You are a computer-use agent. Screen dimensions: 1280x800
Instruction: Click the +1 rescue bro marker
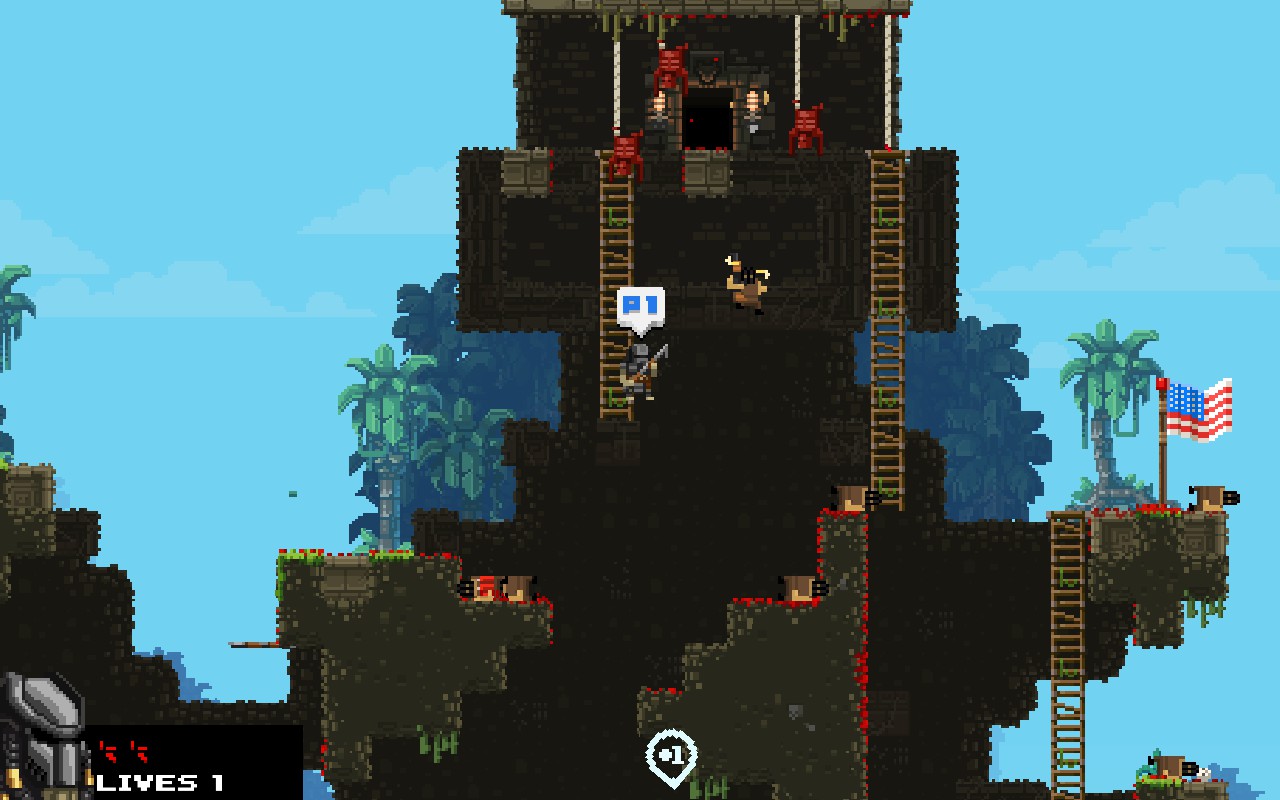point(671,757)
